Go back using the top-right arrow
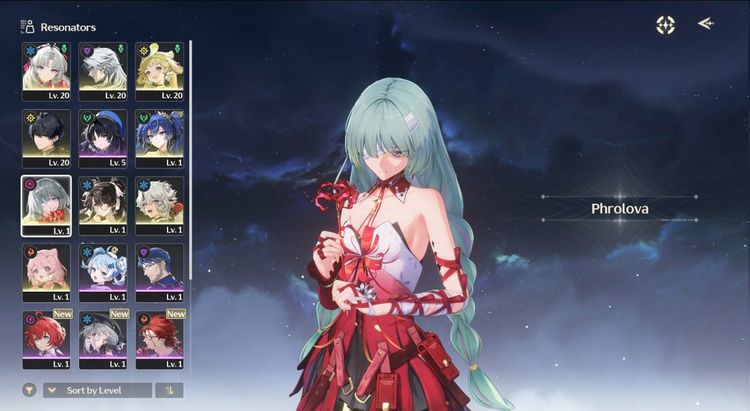 tap(705, 24)
